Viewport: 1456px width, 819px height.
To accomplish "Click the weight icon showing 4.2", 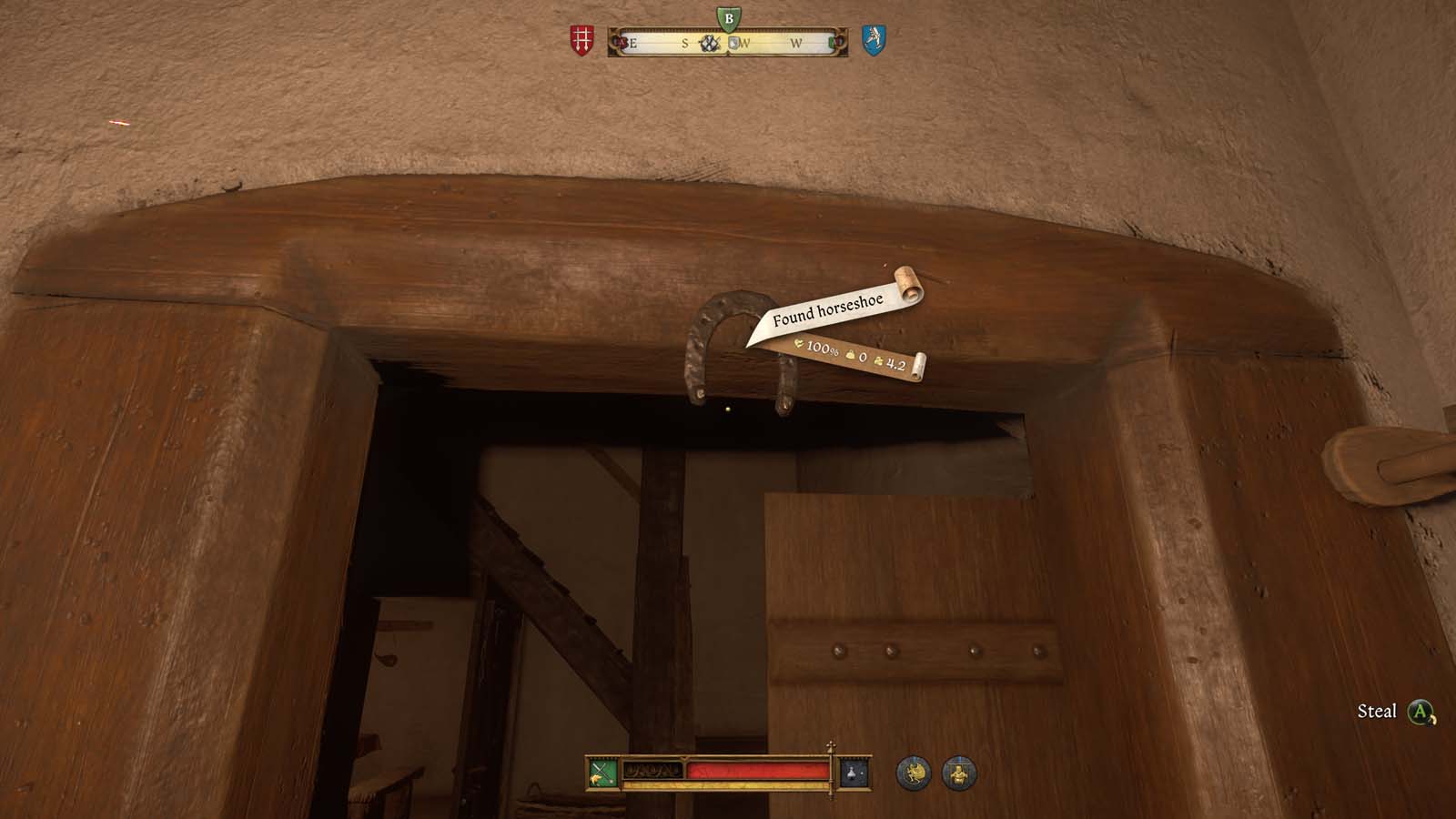I will tap(879, 363).
